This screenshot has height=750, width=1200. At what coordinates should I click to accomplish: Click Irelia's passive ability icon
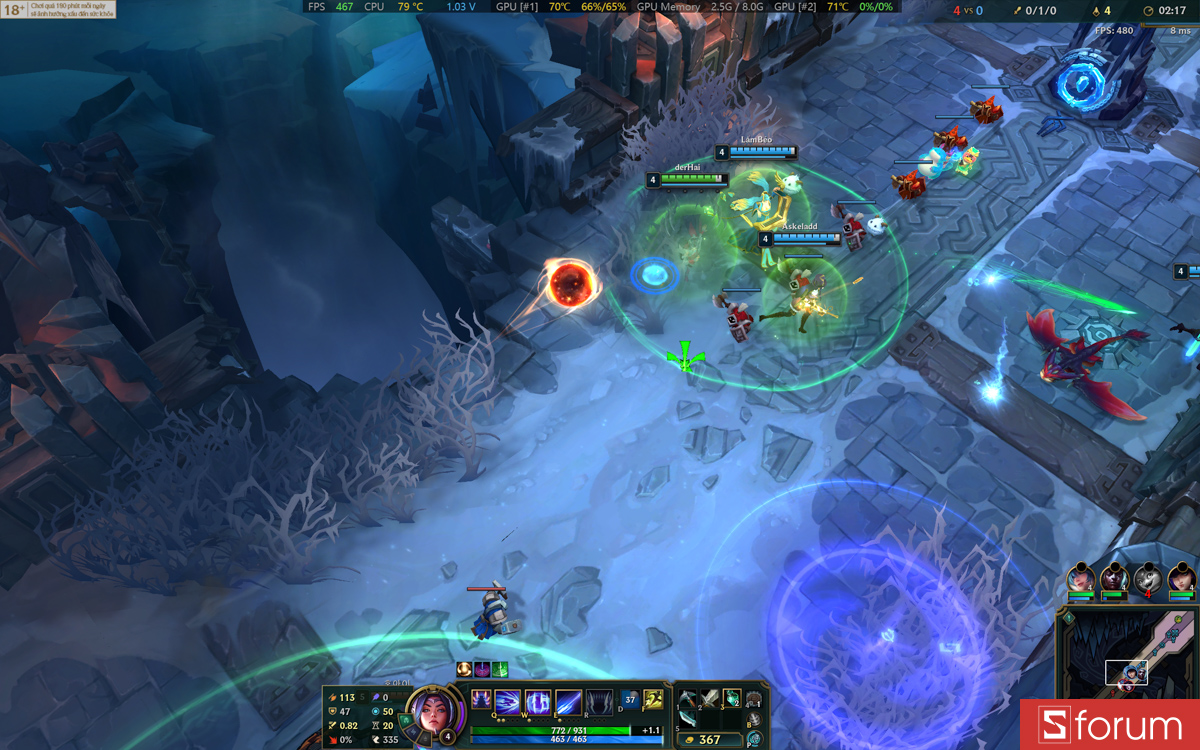pyautogui.click(x=482, y=701)
